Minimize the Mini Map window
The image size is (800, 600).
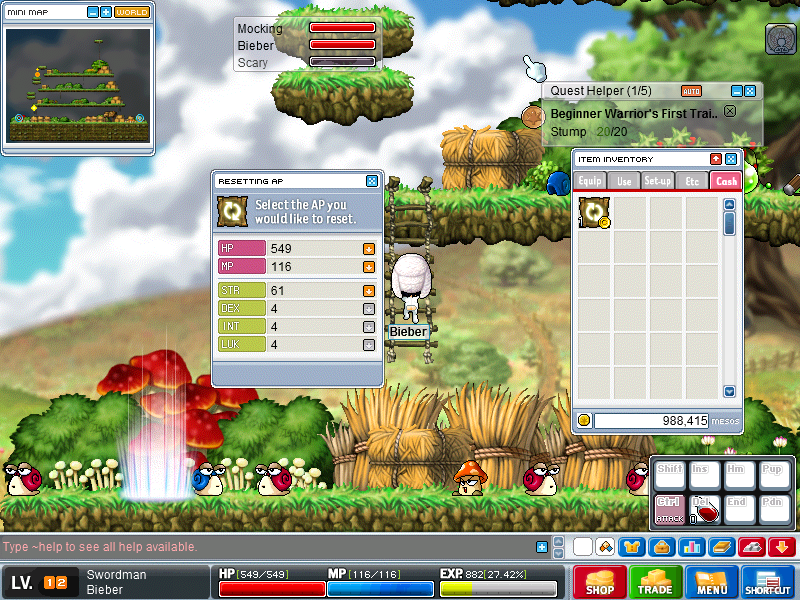tap(93, 13)
